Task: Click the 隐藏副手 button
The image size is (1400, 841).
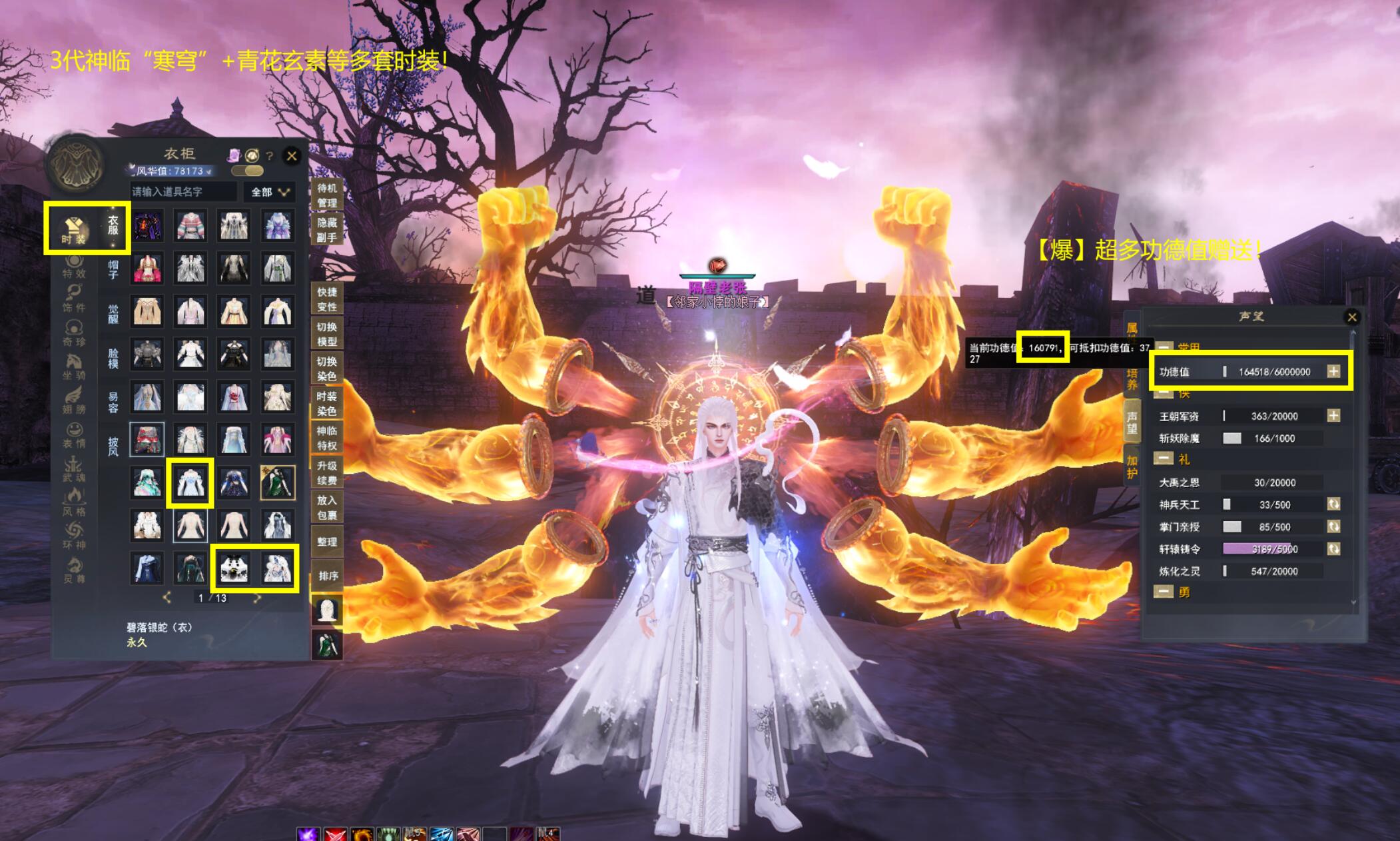Action: click(327, 230)
